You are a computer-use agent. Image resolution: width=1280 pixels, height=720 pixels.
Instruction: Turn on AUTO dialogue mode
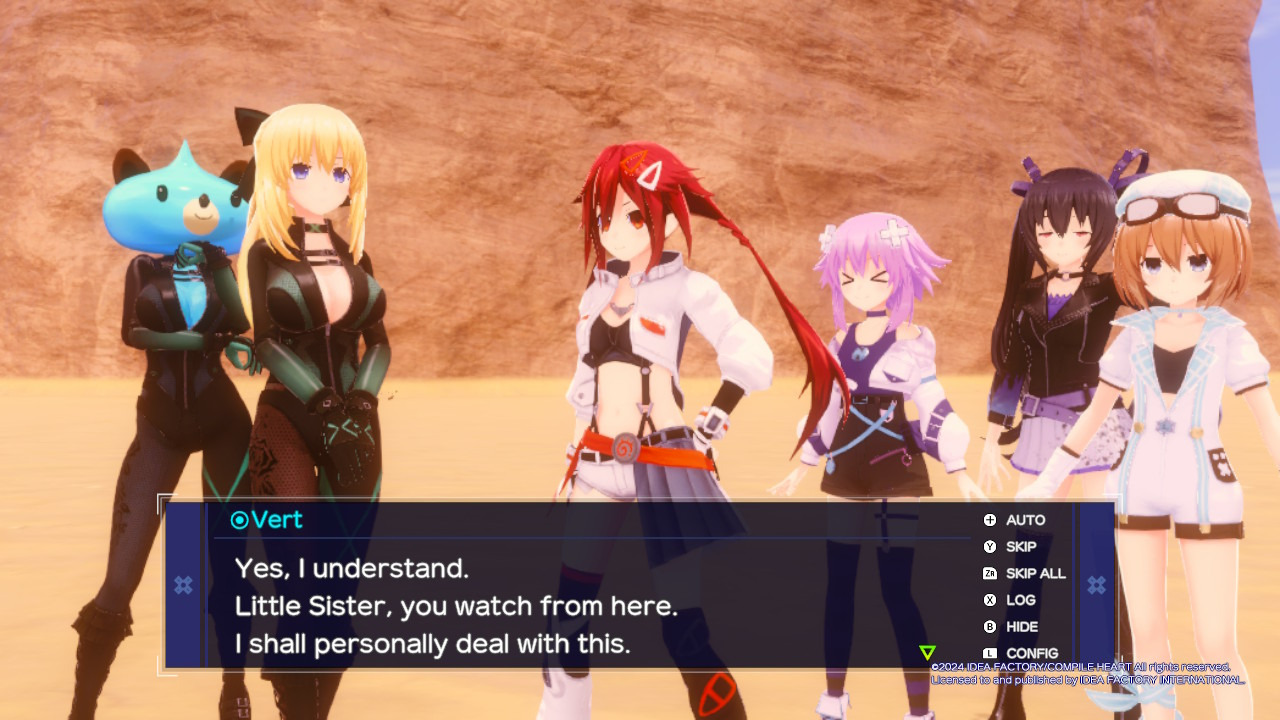click(1015, 520)
